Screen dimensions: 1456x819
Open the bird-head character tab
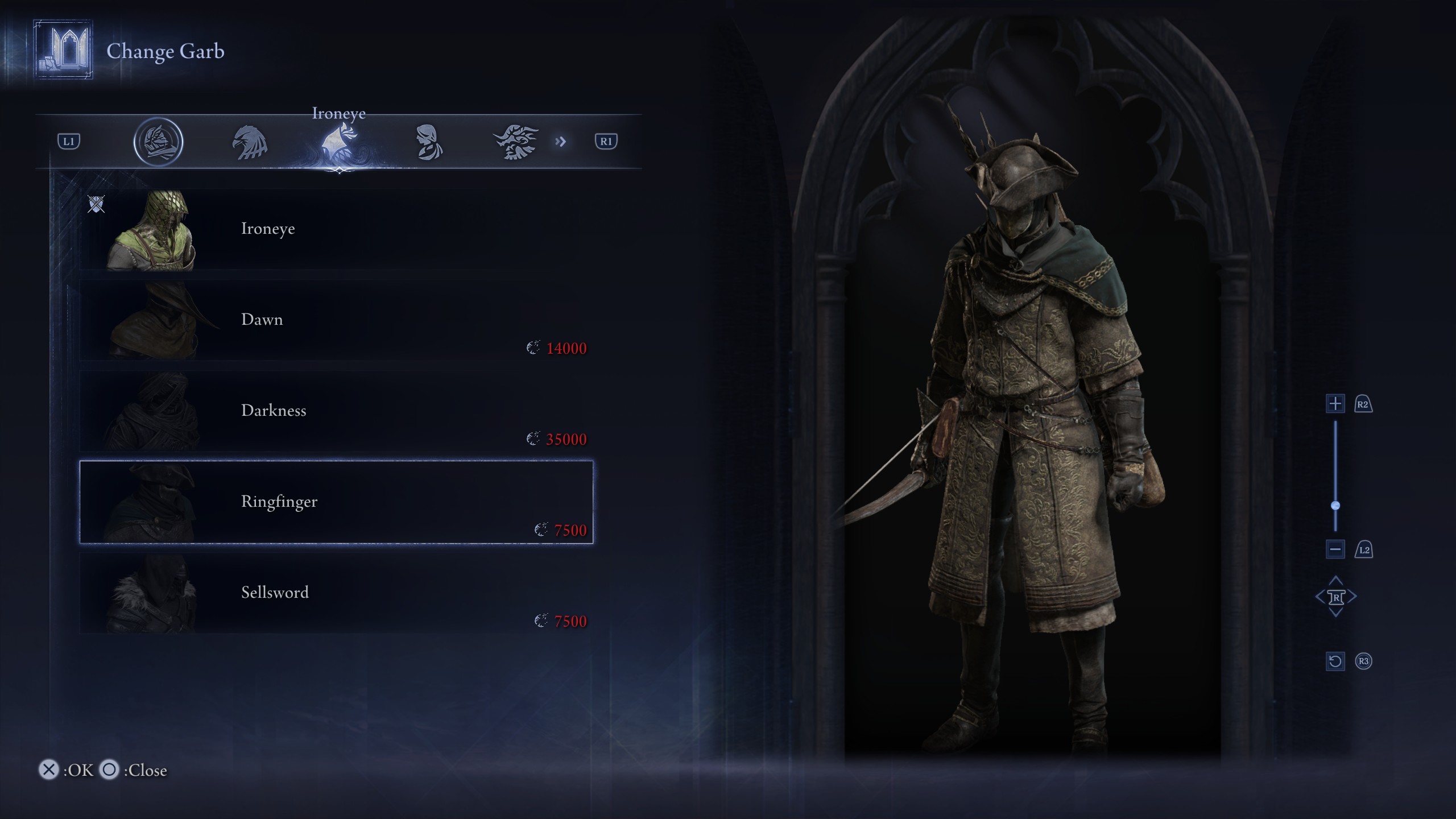tap(250, 142)
